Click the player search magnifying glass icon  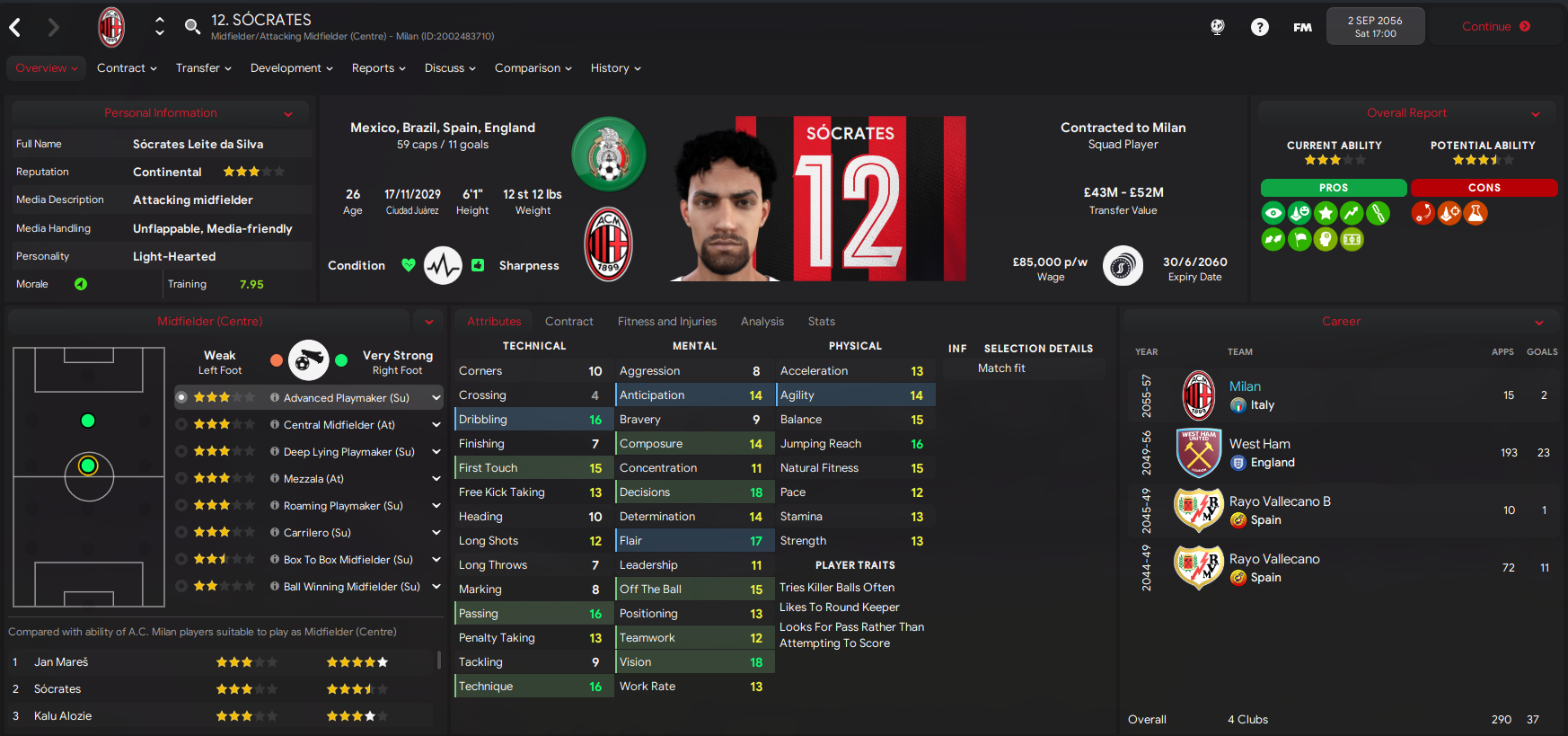click(192, 26)
